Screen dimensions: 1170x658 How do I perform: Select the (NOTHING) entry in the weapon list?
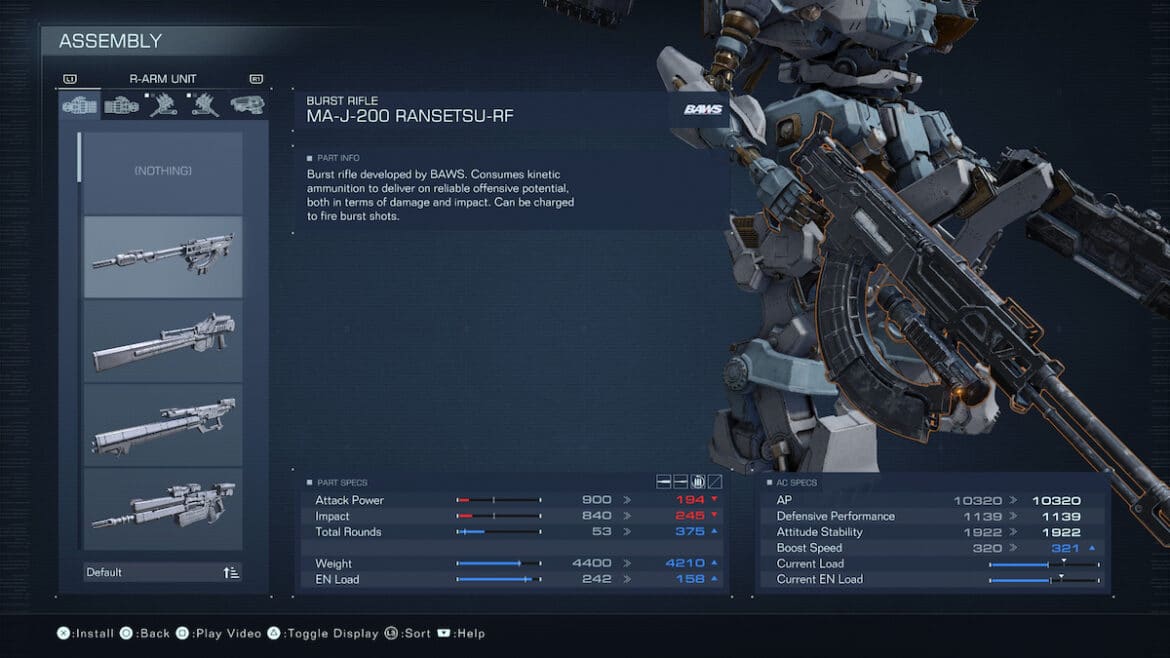click(x=162, y=172)
